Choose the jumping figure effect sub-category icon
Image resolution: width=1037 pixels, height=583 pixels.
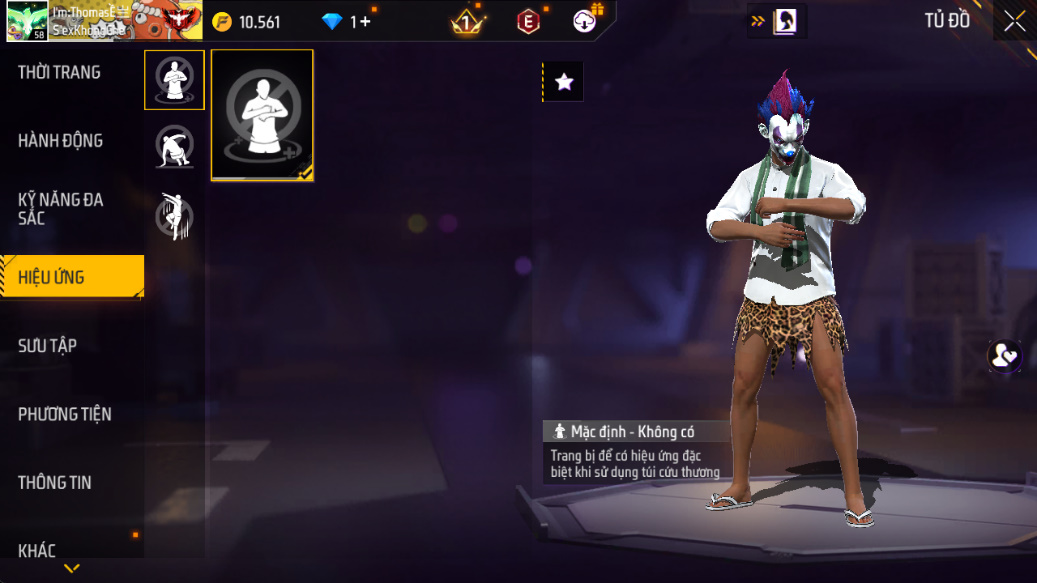pyautogui.click(x=174, y=215)
